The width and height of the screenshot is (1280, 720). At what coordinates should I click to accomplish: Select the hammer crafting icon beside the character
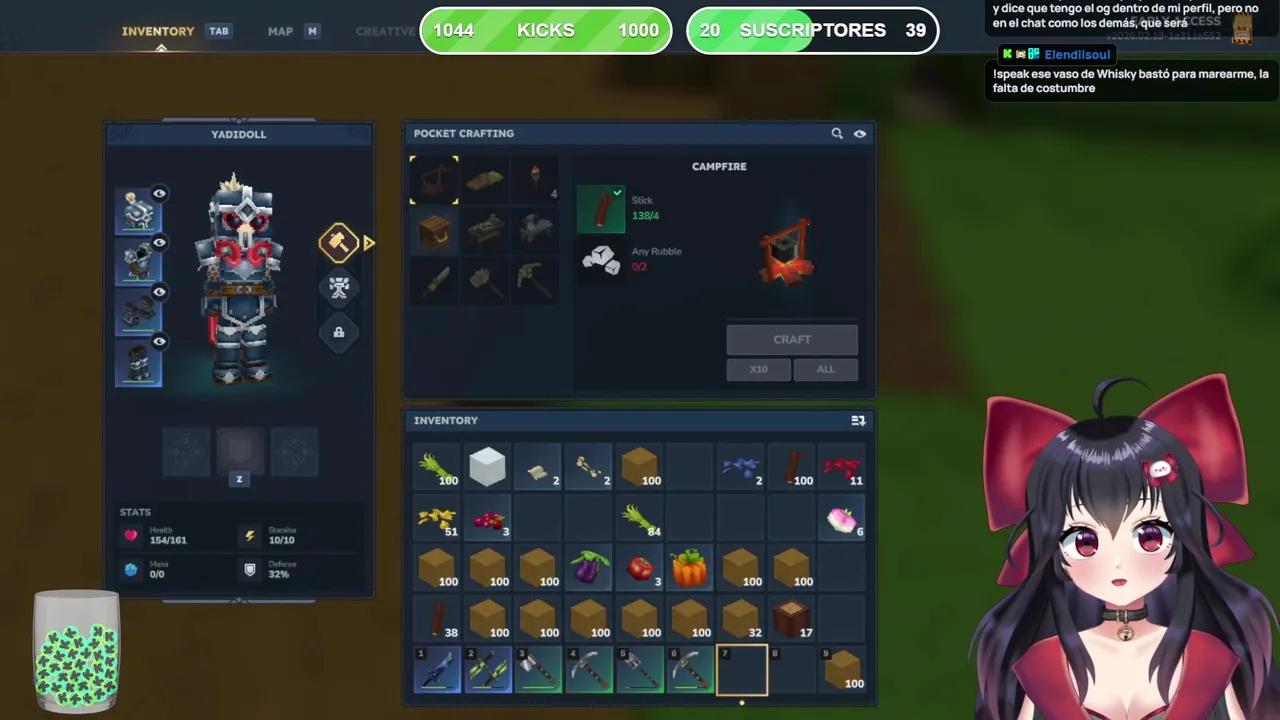338,243
